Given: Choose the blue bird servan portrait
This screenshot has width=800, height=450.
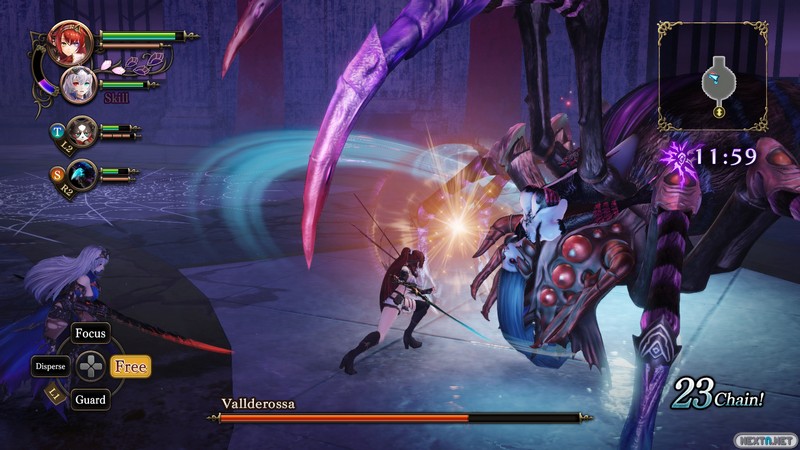Looking at the screenshot, I should pyautogui.click(x=83, y=174).
